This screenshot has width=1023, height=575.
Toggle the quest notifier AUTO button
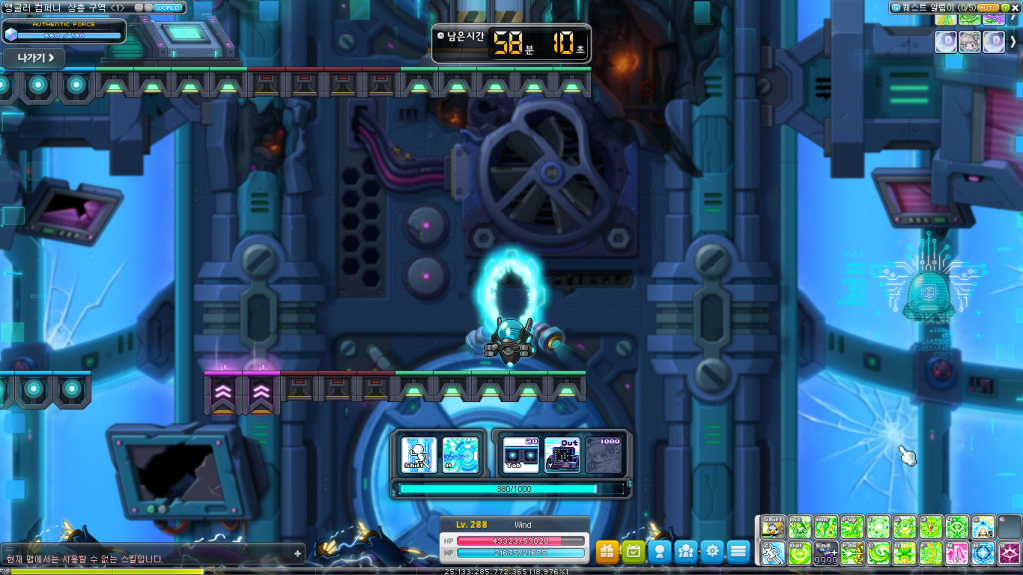pyautogui.click(x=987, y=7)
